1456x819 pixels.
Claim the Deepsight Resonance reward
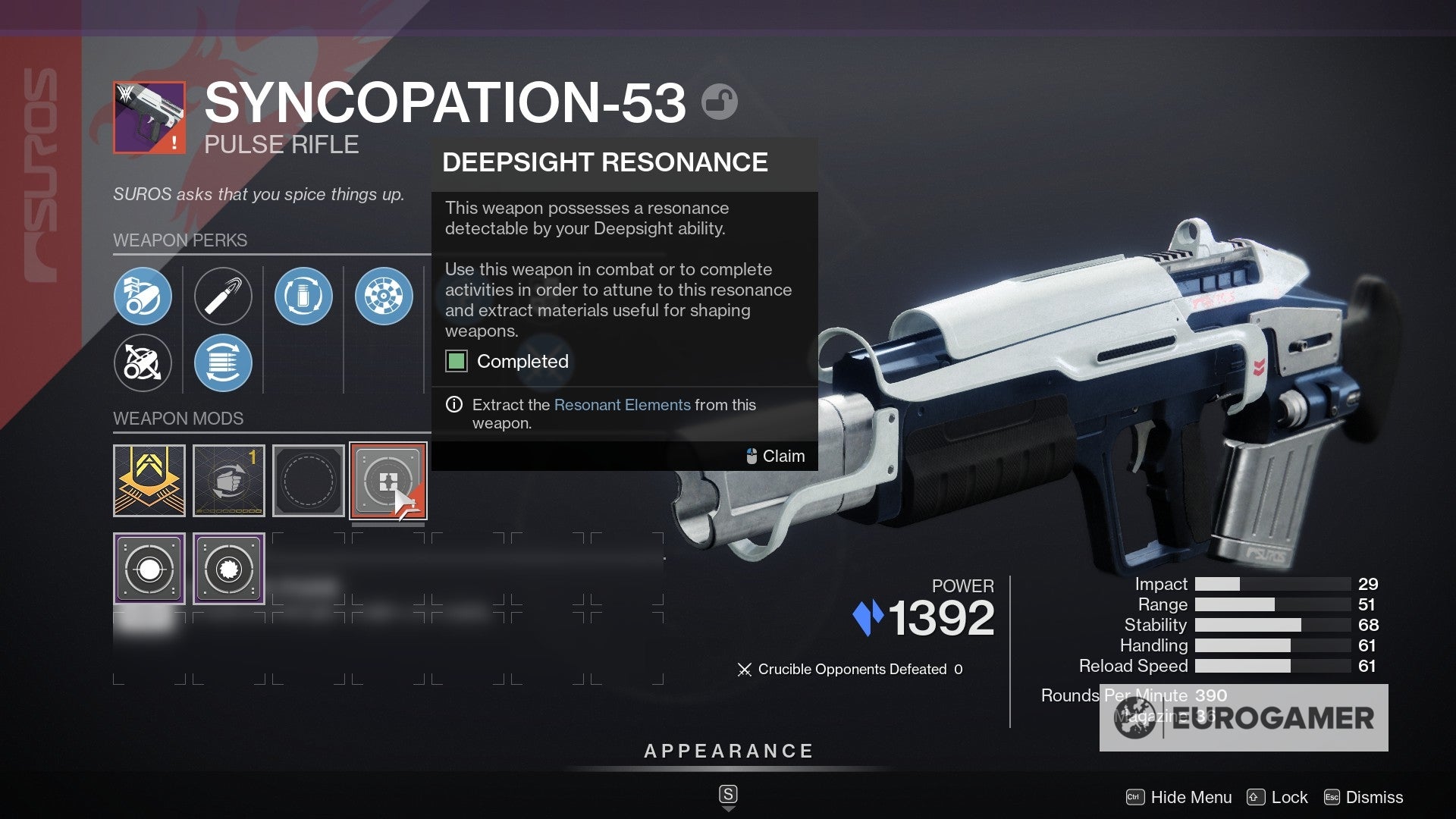783,456
